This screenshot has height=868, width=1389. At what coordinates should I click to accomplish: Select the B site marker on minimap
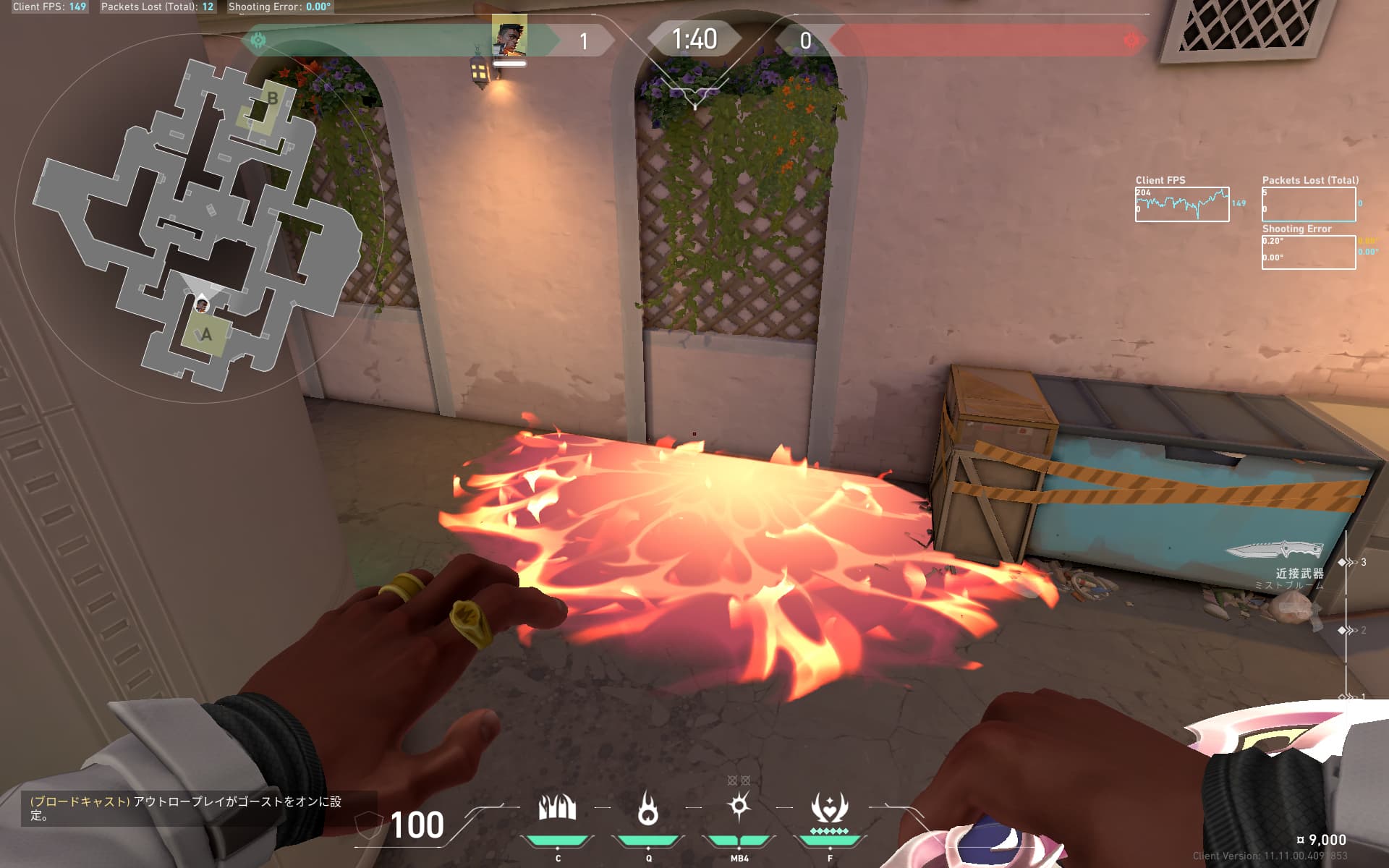[x=271, y=99]
